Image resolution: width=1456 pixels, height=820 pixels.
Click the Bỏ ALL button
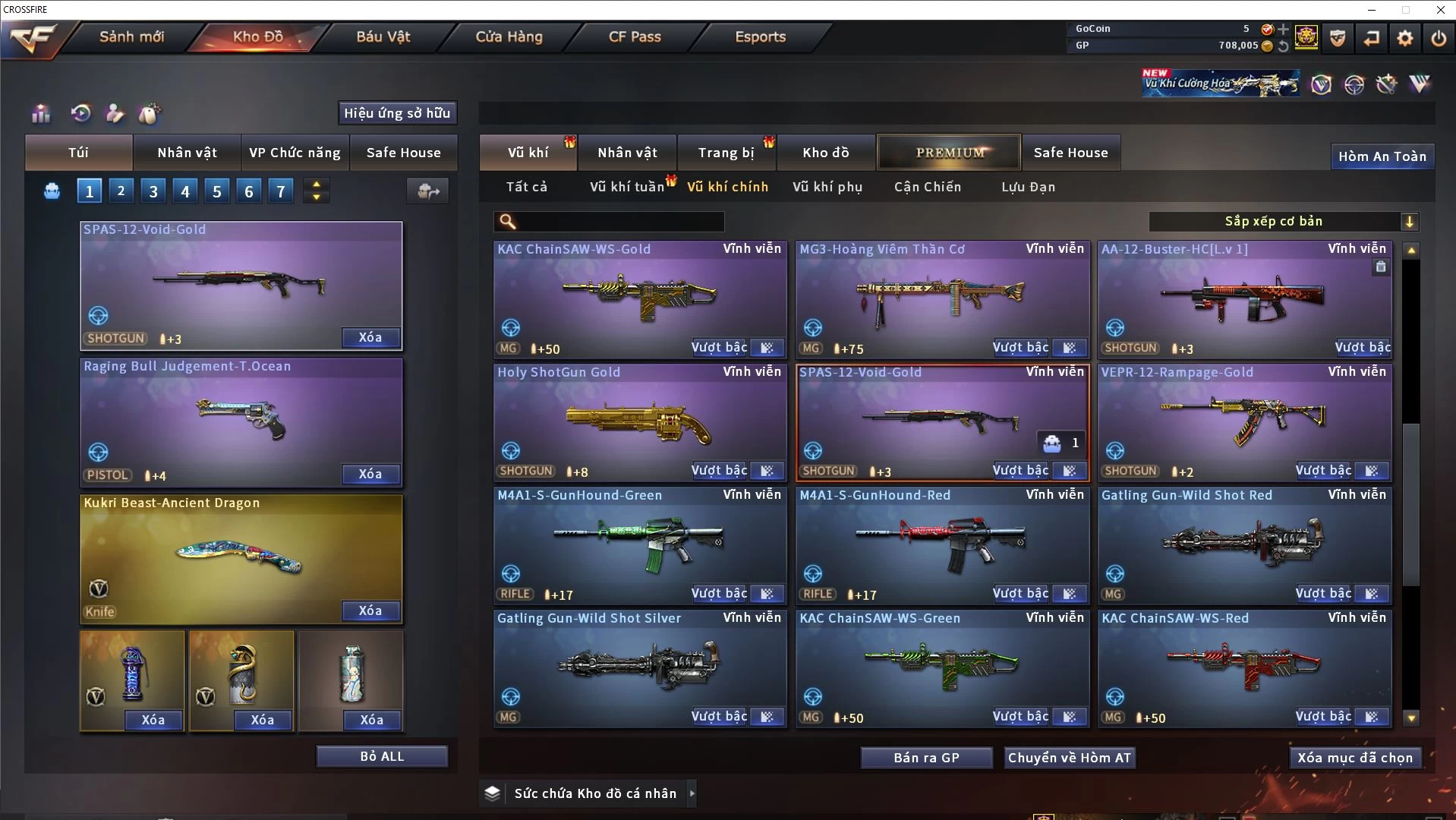pyautogui.click(x=382, y=757)
